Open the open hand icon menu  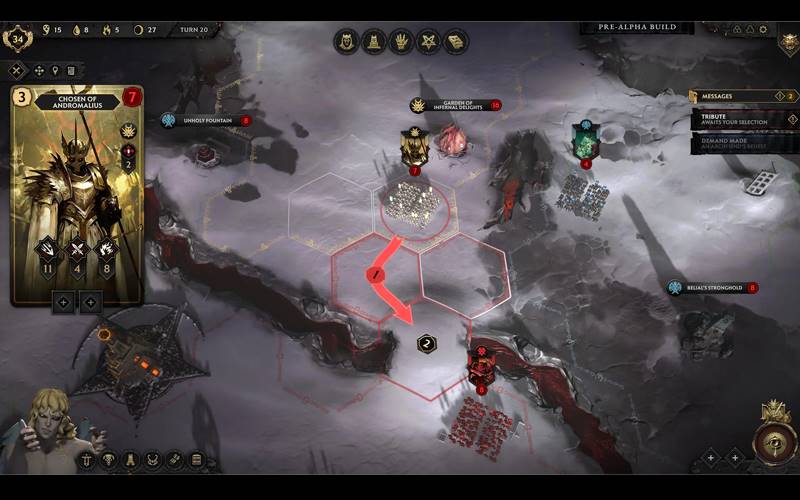401,42
